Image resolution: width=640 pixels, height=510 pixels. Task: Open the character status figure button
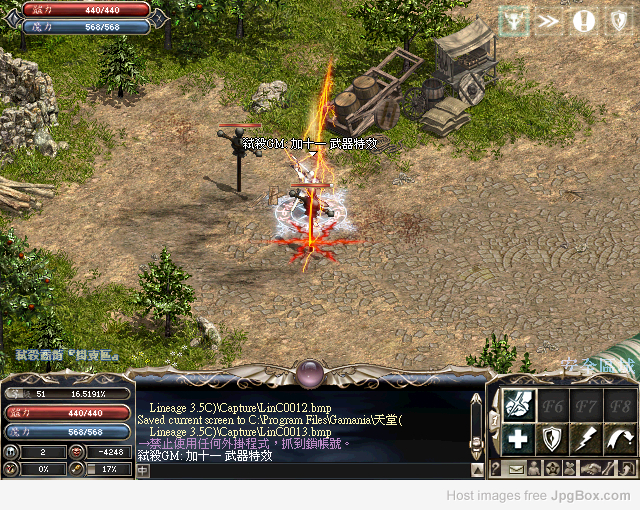click(x=534, y=469)
